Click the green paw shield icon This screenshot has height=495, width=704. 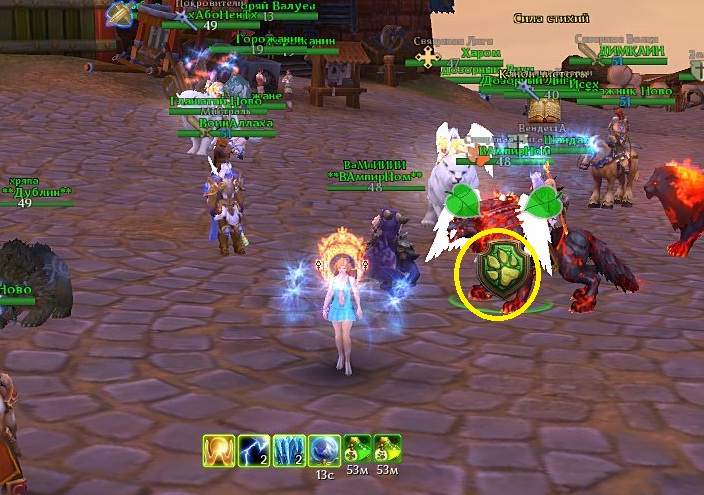(x=498, y=272)
